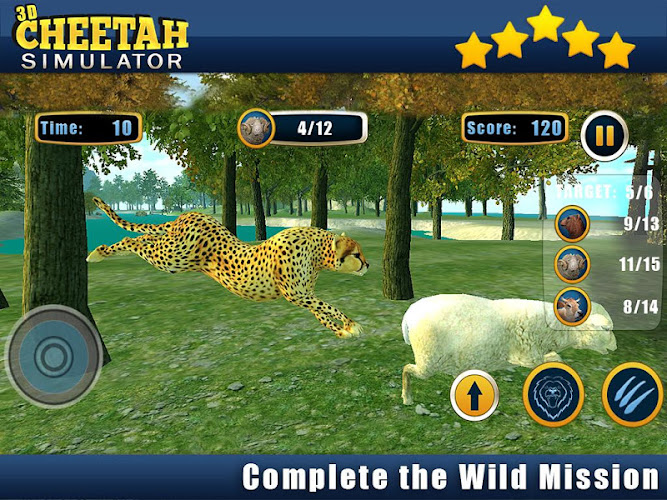The width and height of the screenshot is (667, 500).
Task: Tap the up-arrow jump button
Action: [475, 394]
